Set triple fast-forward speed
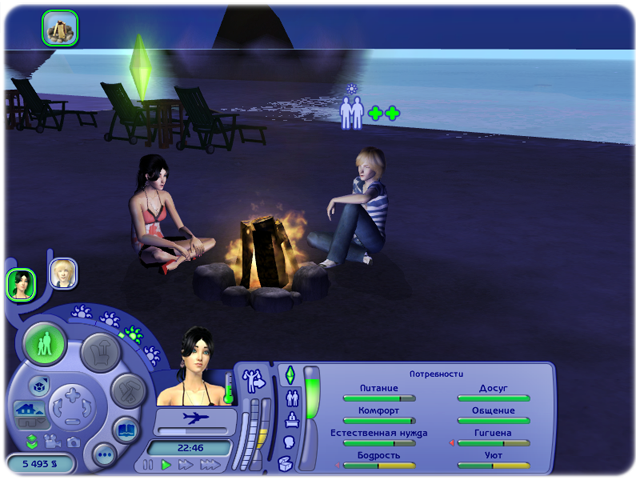The image size is (640, 480). click(209, 465)
